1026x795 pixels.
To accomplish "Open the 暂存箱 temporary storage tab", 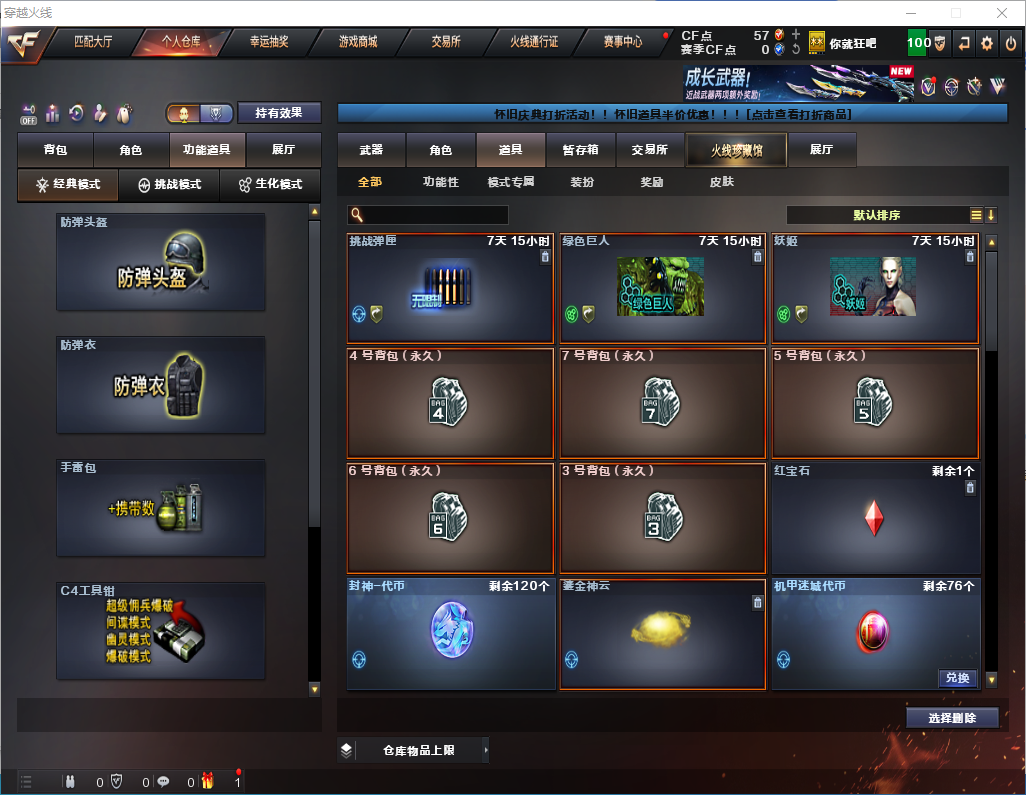I will [580, 150].
